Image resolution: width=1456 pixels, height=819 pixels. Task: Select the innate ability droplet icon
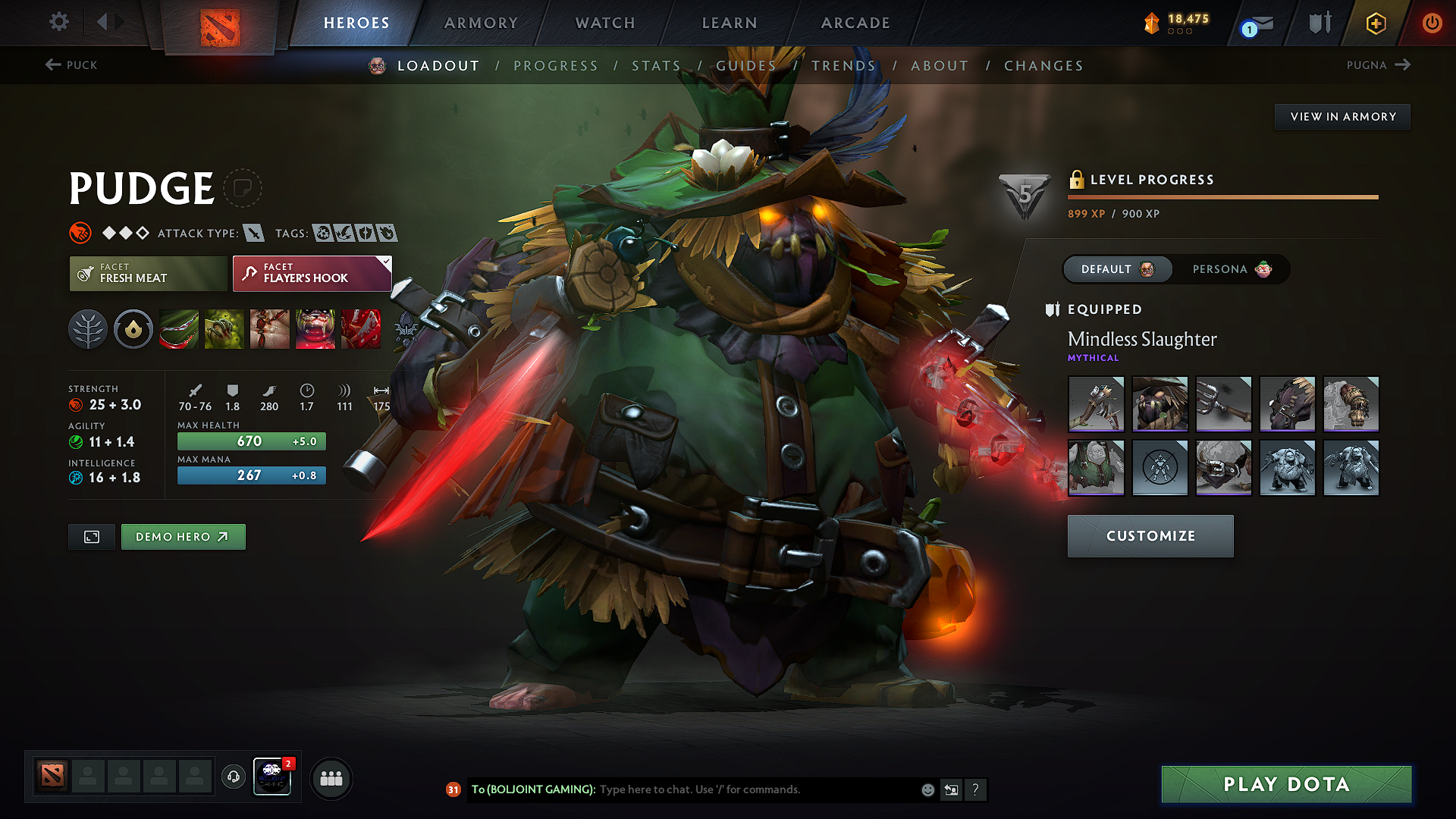coord(133,329)
